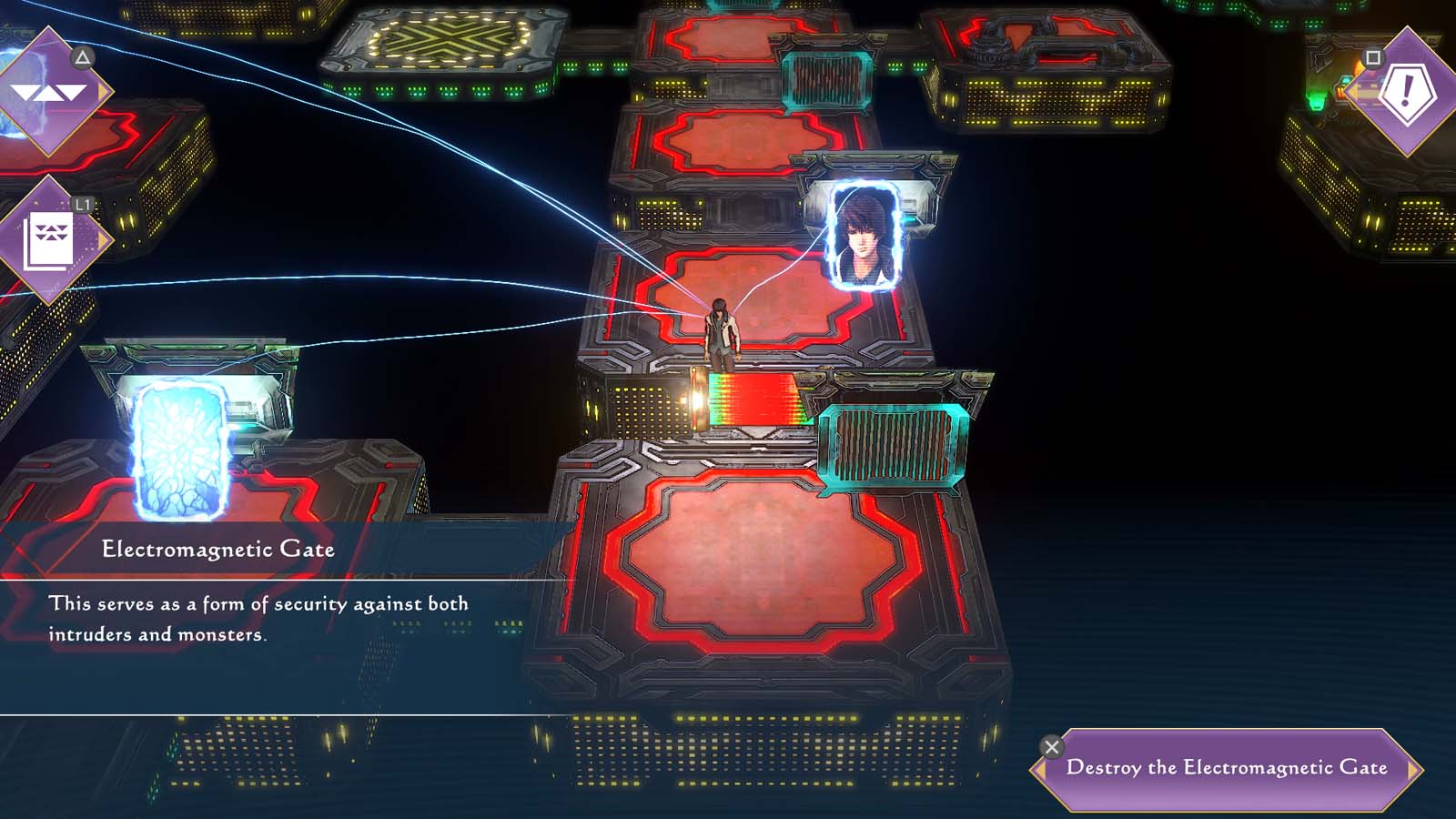The image size is (1456, 819).
Task: Click the Electromagnetic Gate title text
Action: (x=218, y=549)
